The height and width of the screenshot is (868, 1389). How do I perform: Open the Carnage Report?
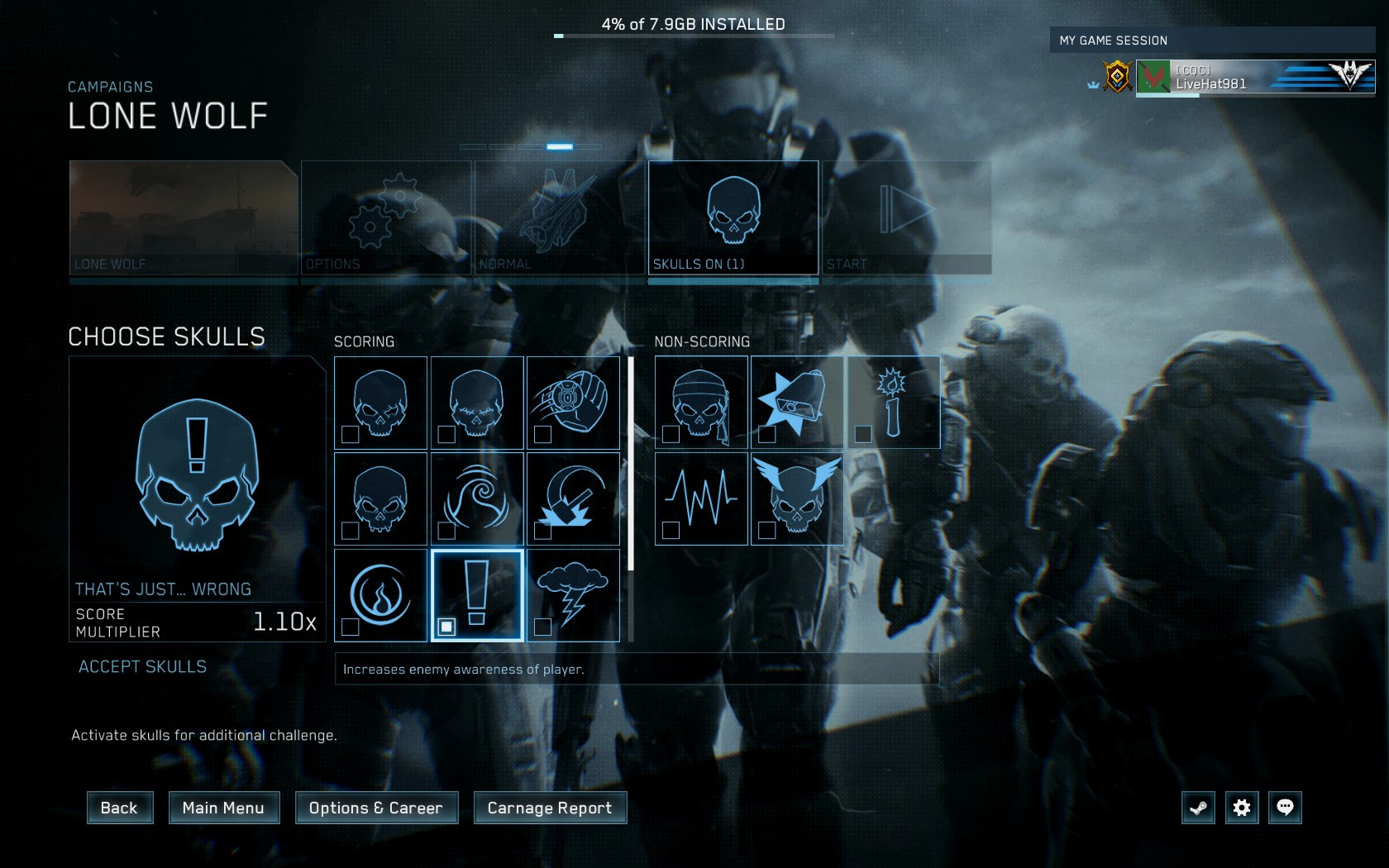(x=549, y=808)
